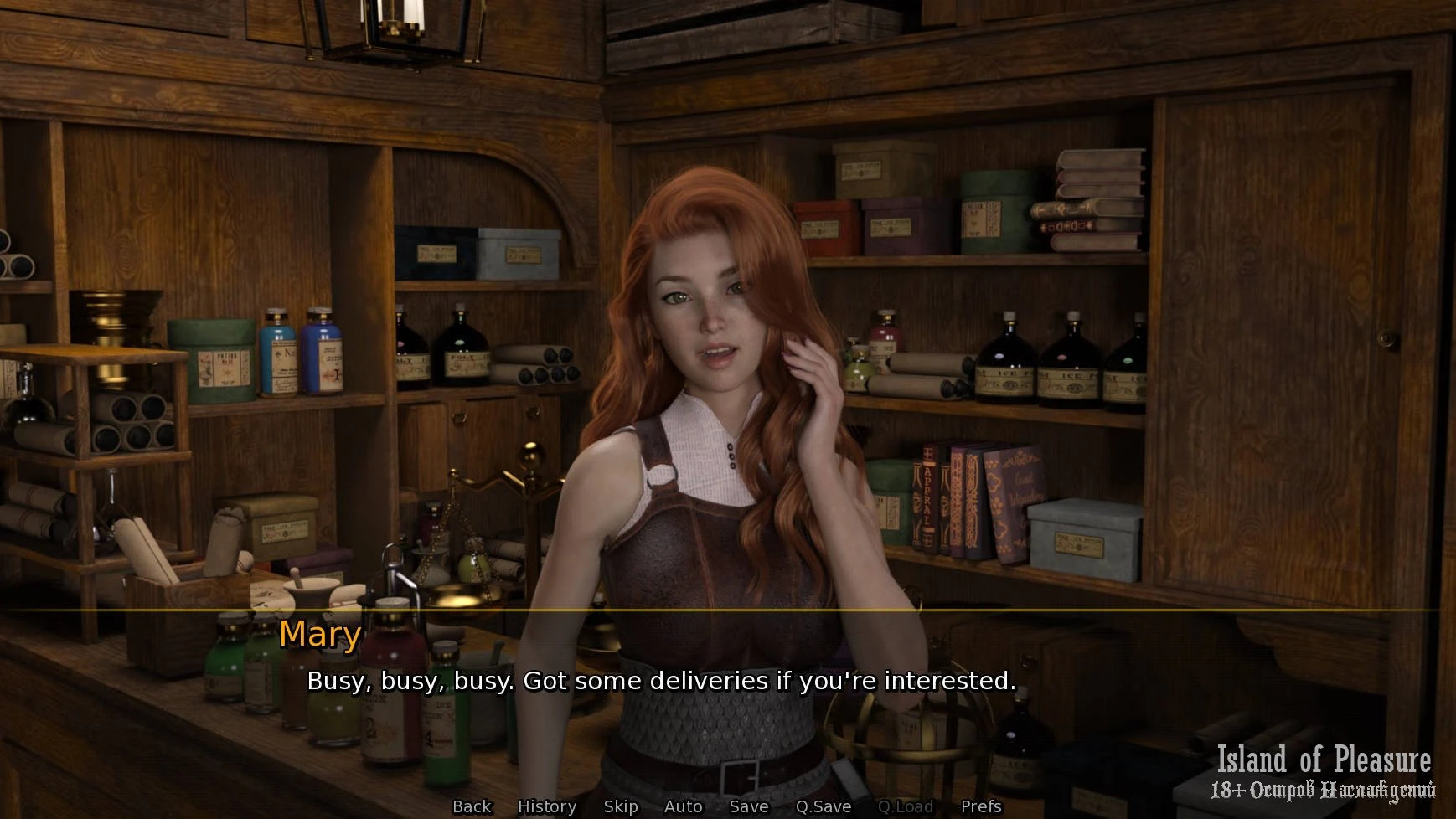1456x819 pixels.
Task: Open the dialogue History log
Action: 547,806
